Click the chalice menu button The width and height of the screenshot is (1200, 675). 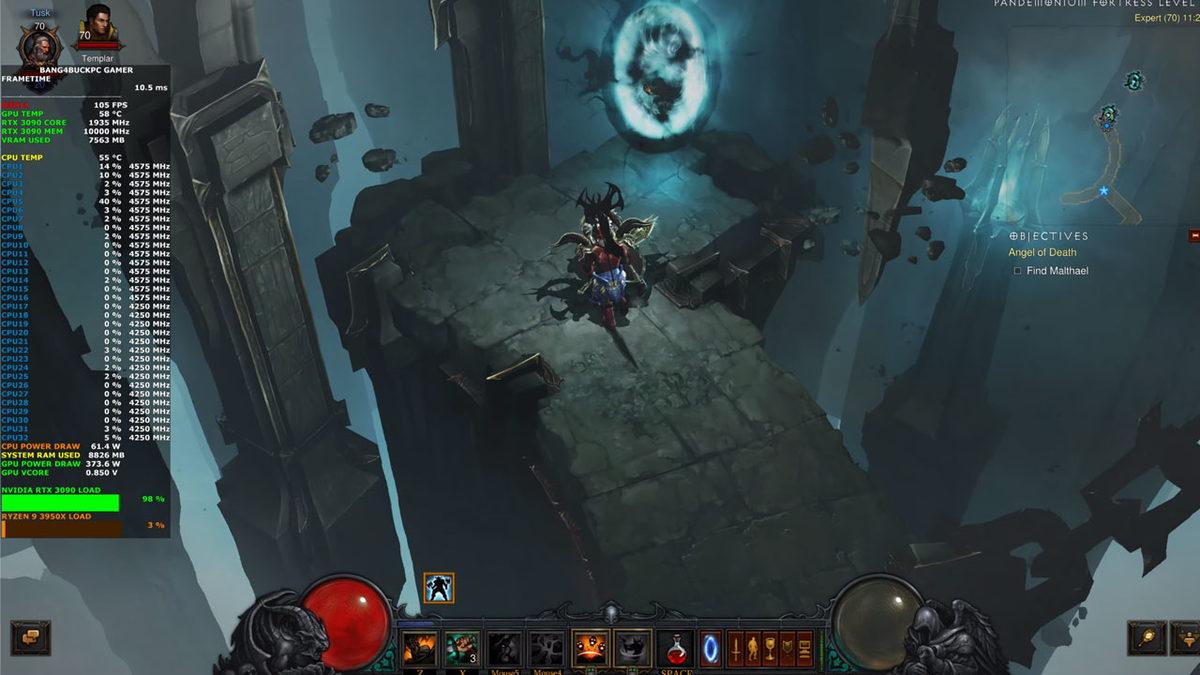(770, 649)
